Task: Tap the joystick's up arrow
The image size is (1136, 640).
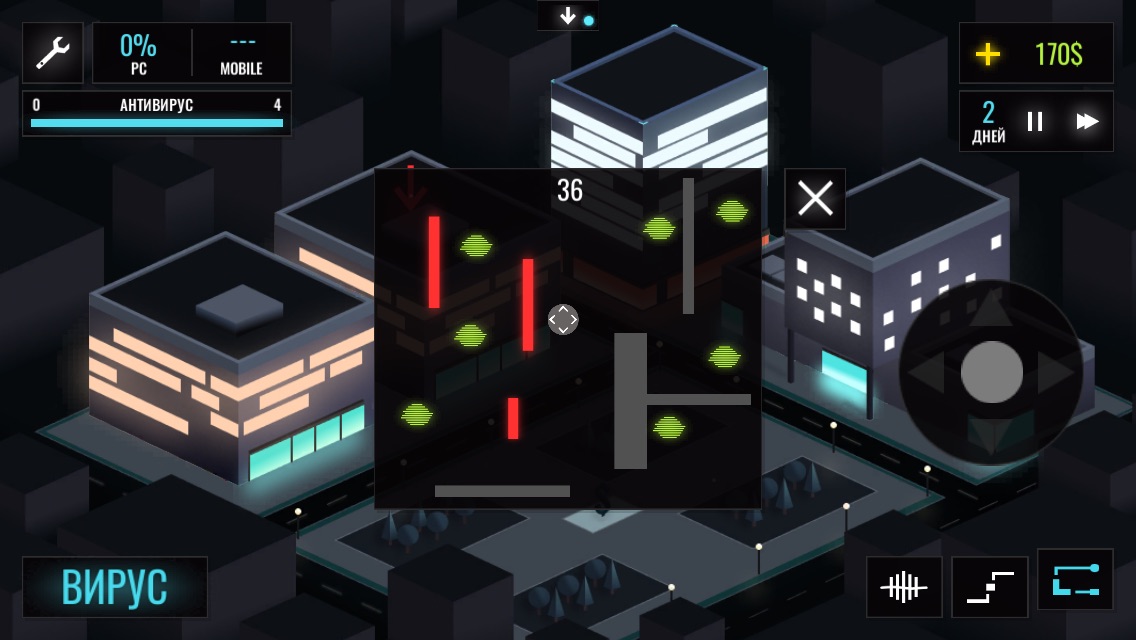Action: point(991,308)
